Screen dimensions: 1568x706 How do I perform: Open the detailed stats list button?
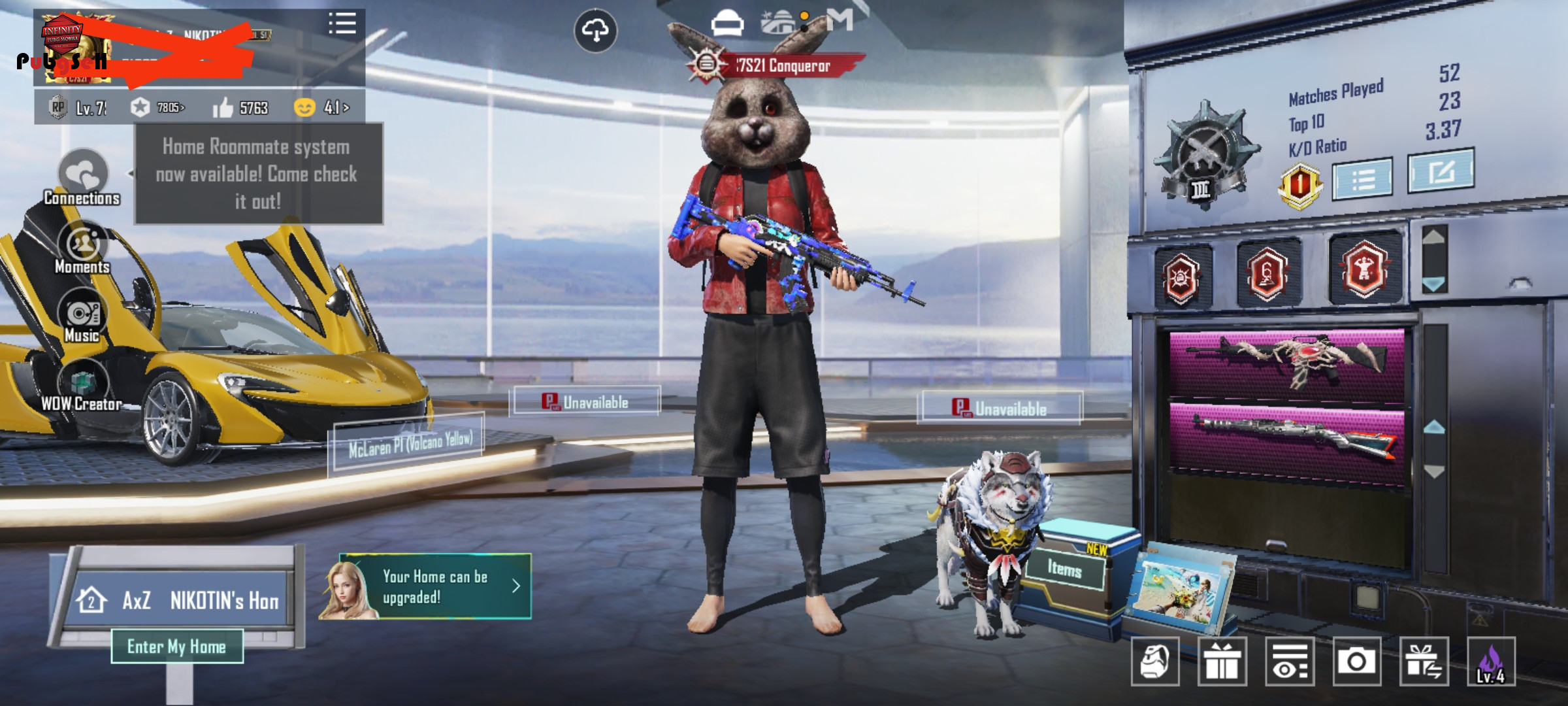pos(1362,178)
